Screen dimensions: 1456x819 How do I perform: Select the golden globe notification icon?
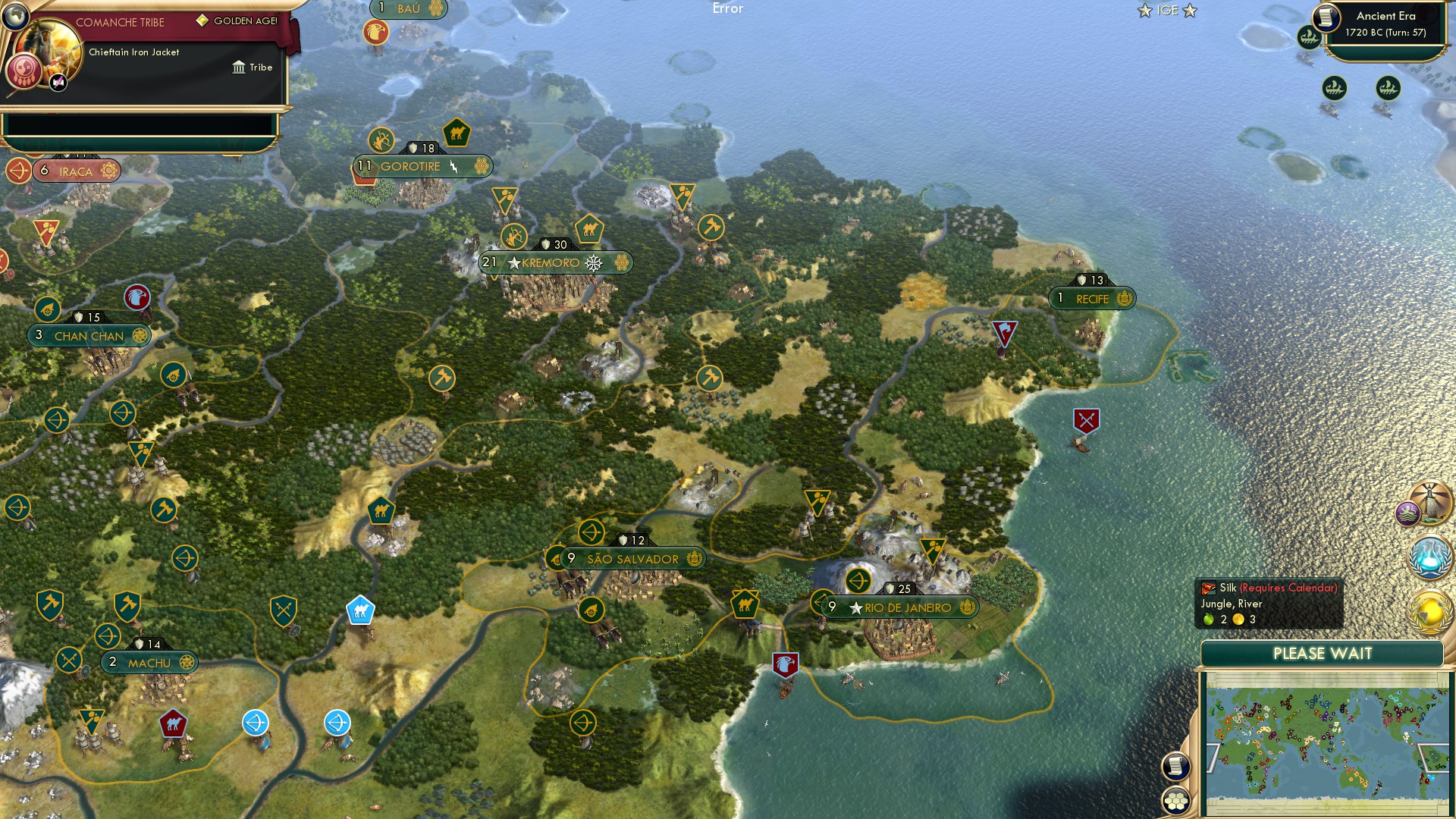pos(1429,610)
